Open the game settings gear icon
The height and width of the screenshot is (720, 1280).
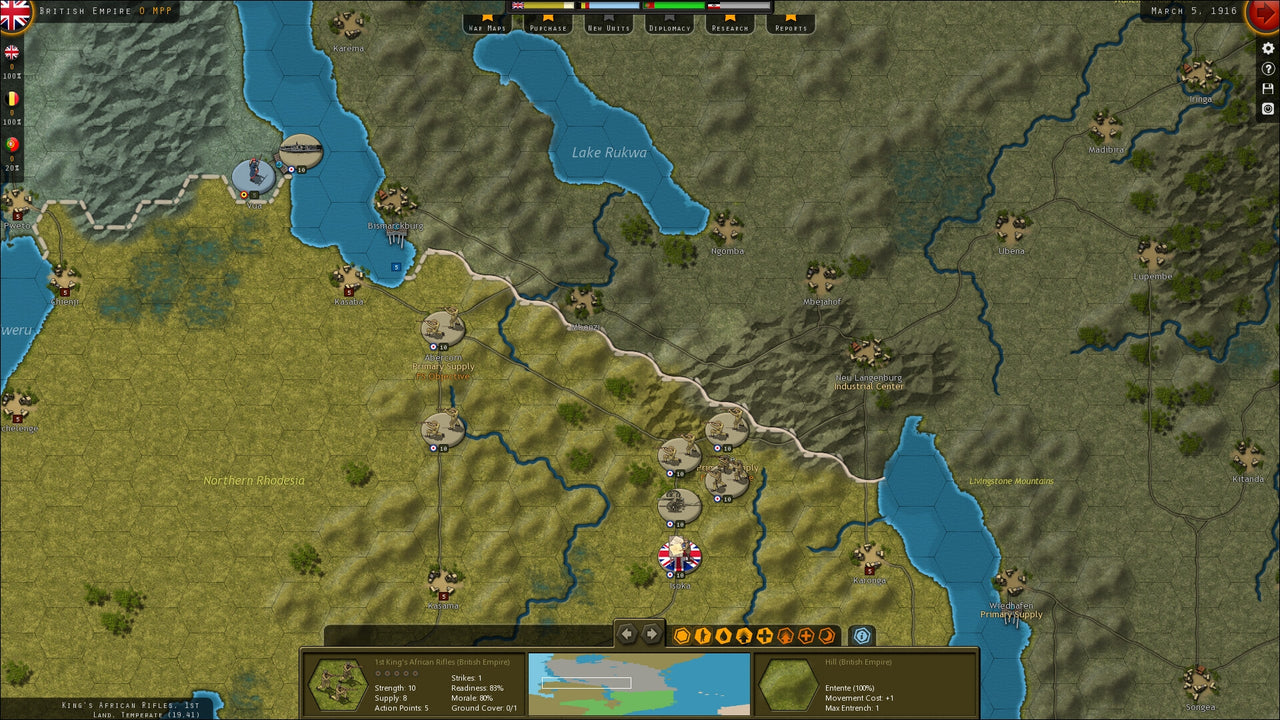tap(1268, 48)
